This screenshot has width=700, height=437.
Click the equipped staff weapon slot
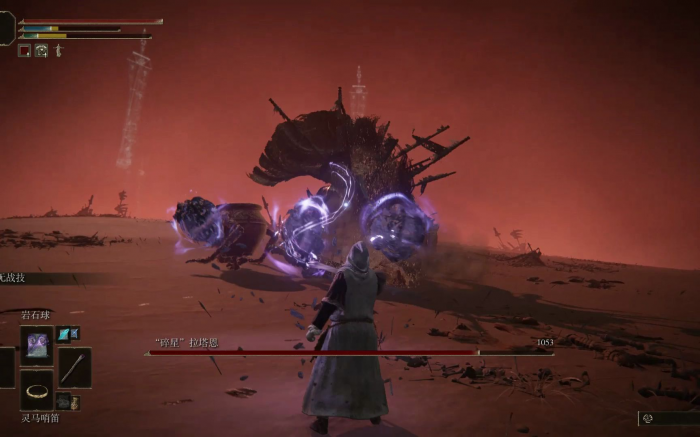[x=74, y=367]
